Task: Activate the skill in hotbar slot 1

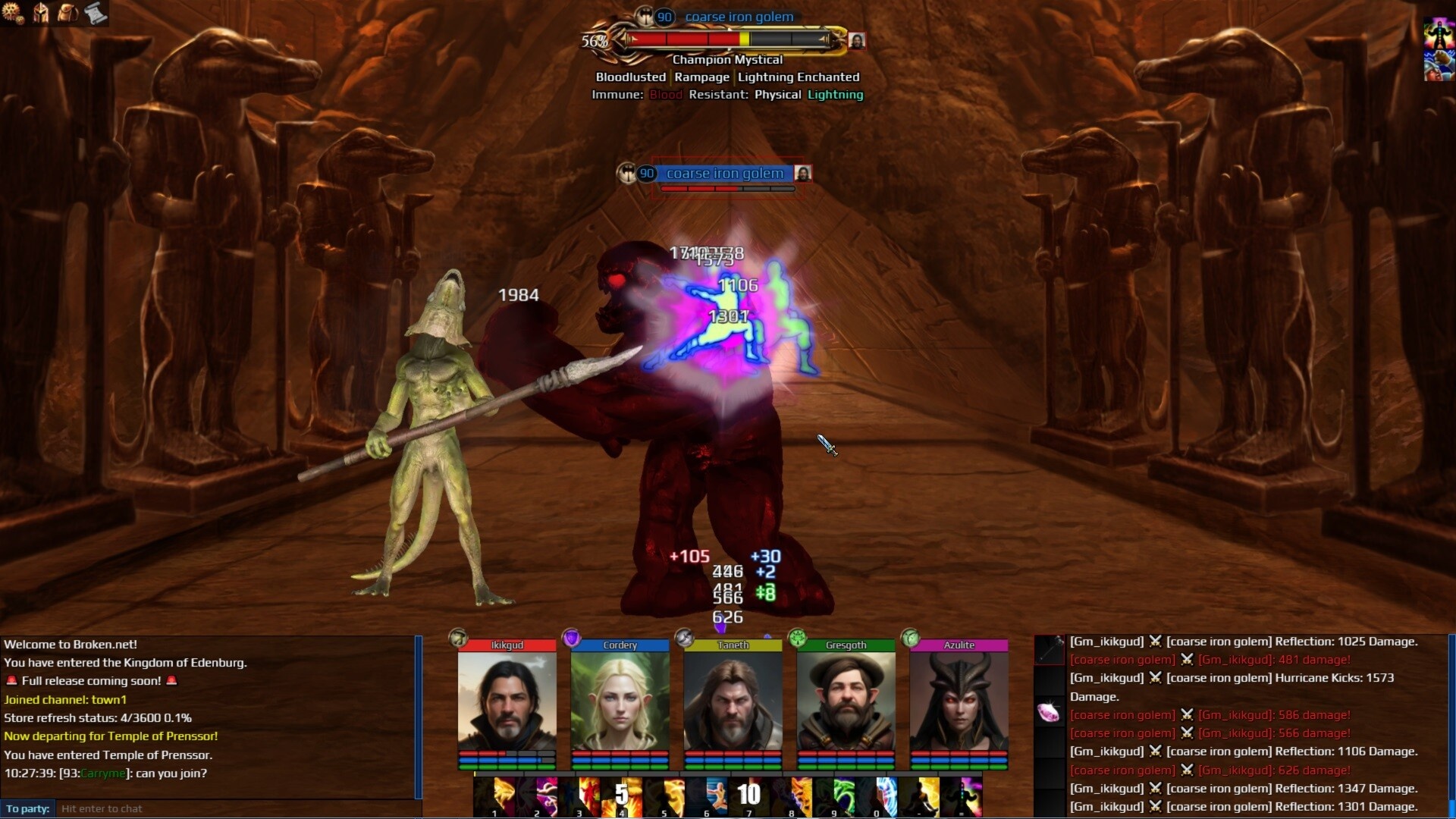Action: (x=494, y=796)
